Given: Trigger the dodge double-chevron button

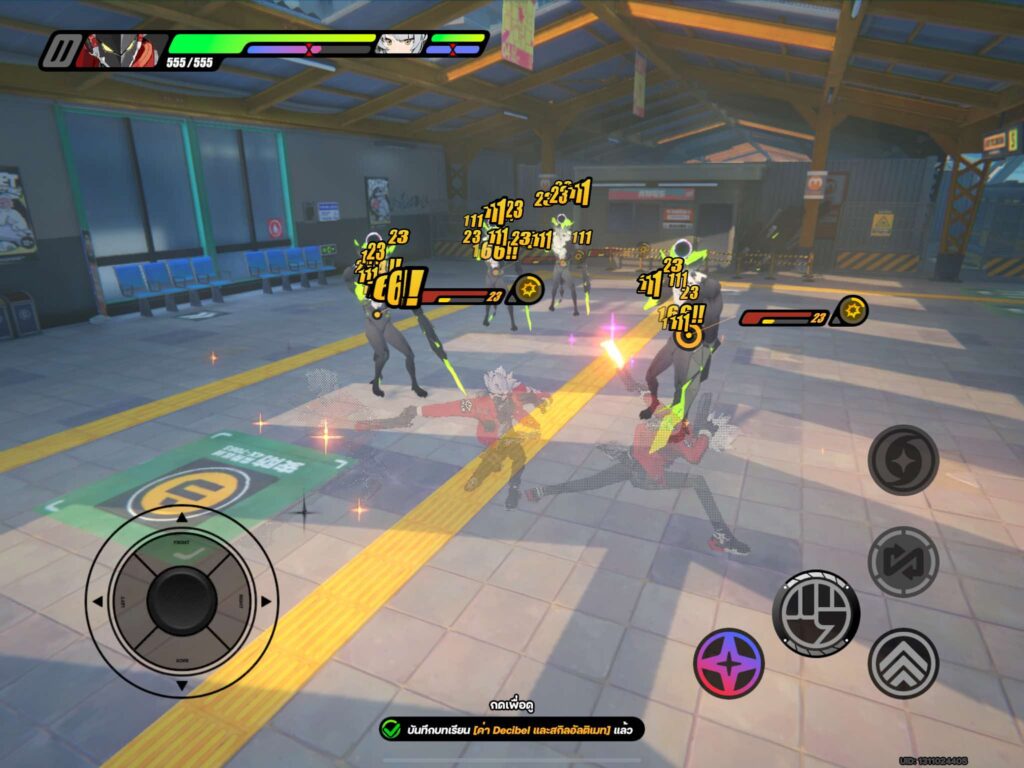Looking at the screenshot, I should coord(903,663).
